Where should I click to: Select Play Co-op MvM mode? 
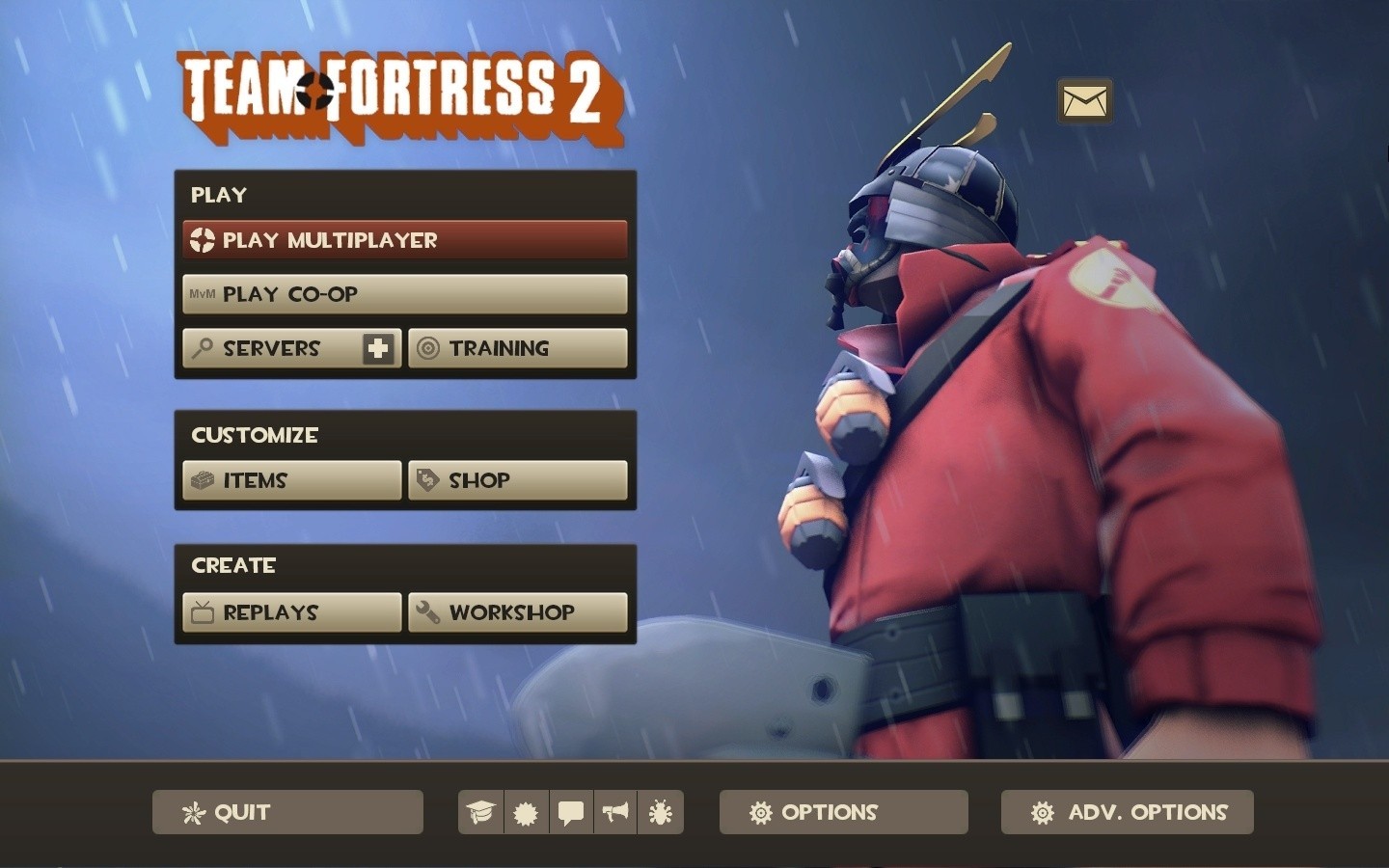pos(404,293)
